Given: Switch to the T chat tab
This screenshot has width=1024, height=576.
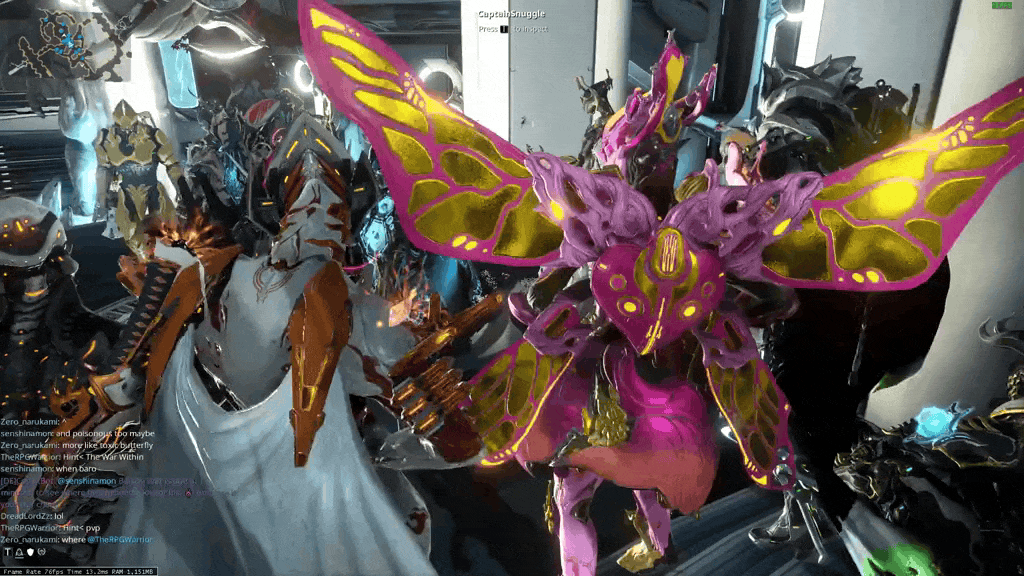Looking at the screenshot, I should pyautogui.click(x=7, y=552).
